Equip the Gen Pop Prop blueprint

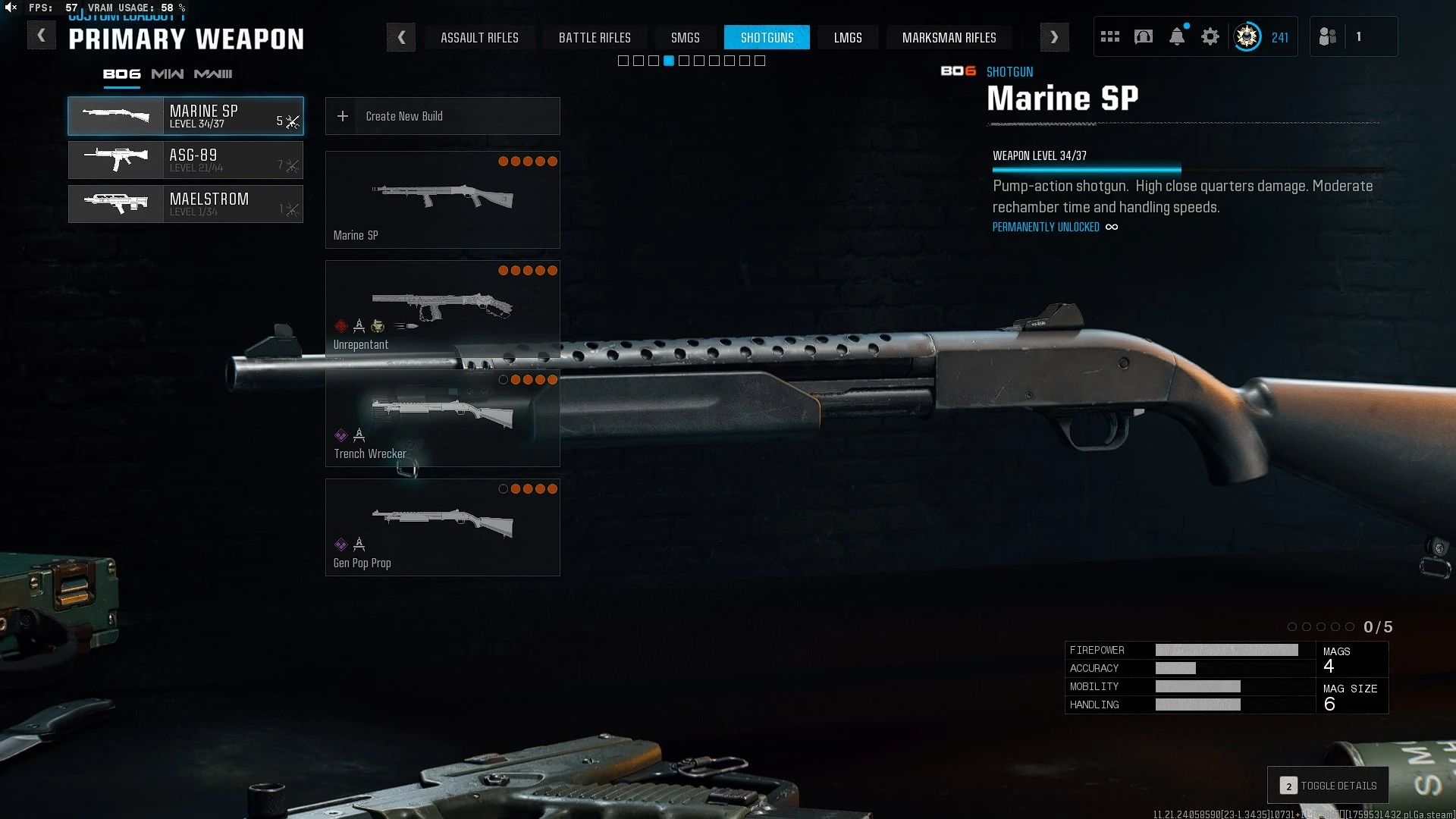click(442, 527)
